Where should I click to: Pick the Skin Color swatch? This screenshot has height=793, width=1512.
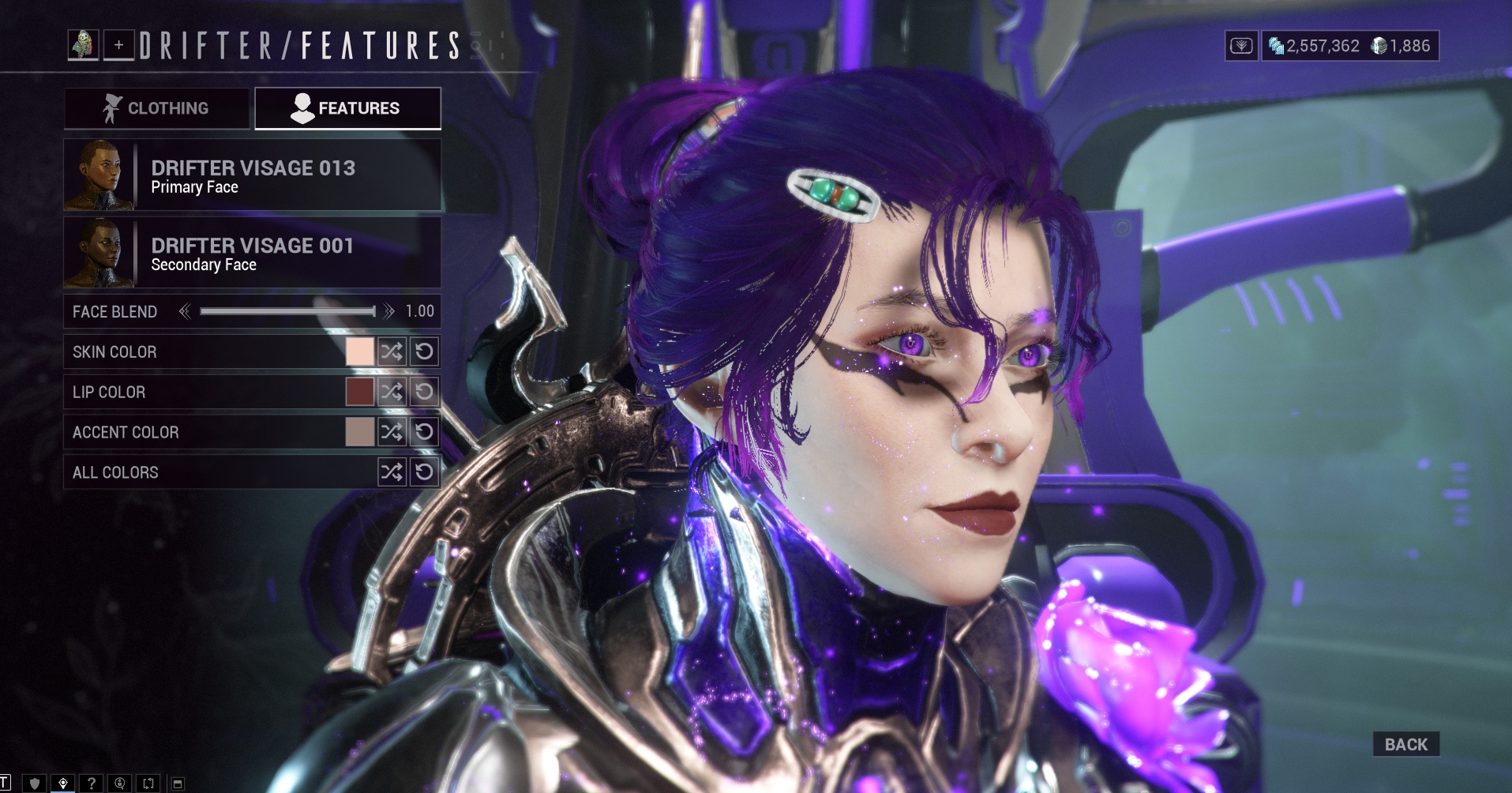tap(359, 351)
